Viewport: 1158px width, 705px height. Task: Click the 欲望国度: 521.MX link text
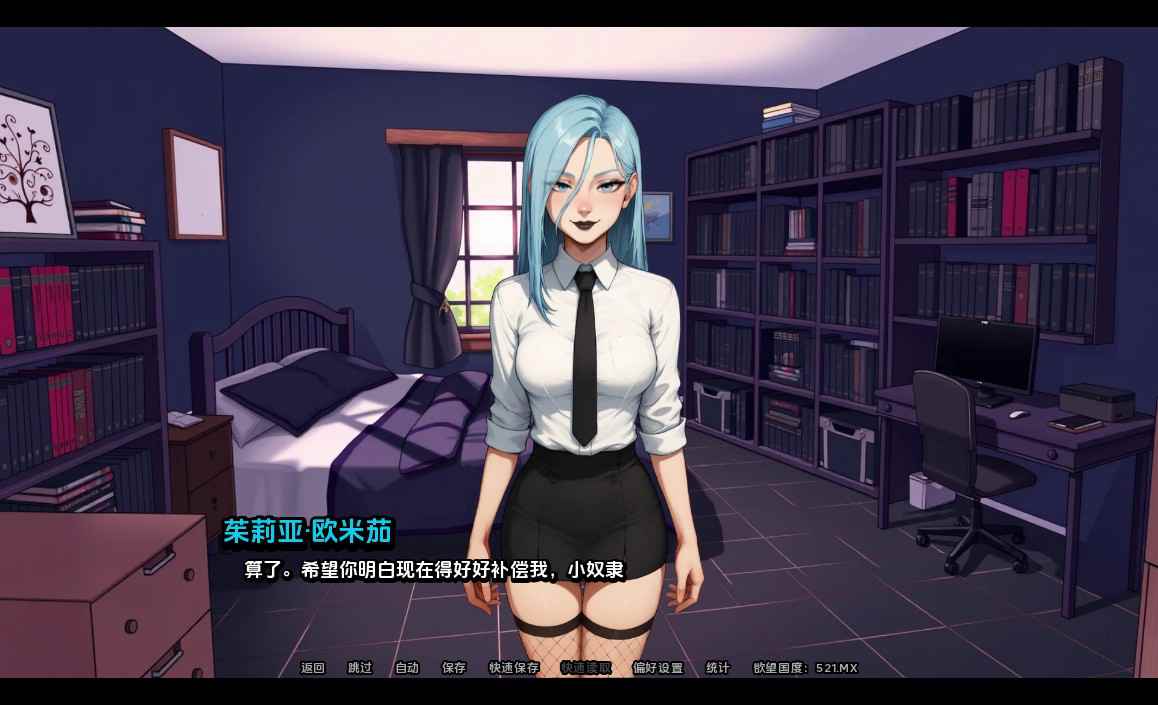pos(805,668)
